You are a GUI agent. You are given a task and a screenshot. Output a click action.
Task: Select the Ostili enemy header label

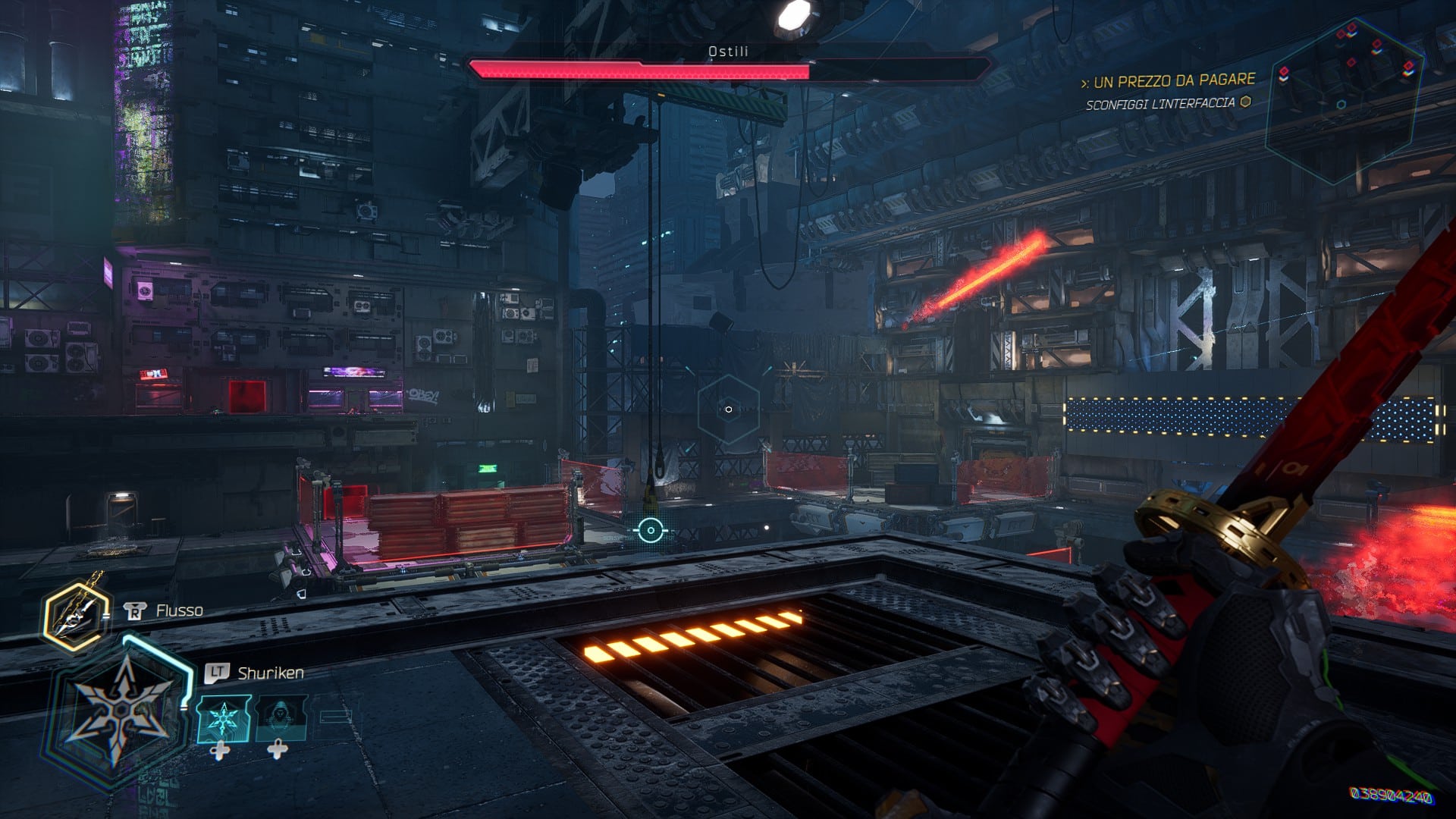726,52
